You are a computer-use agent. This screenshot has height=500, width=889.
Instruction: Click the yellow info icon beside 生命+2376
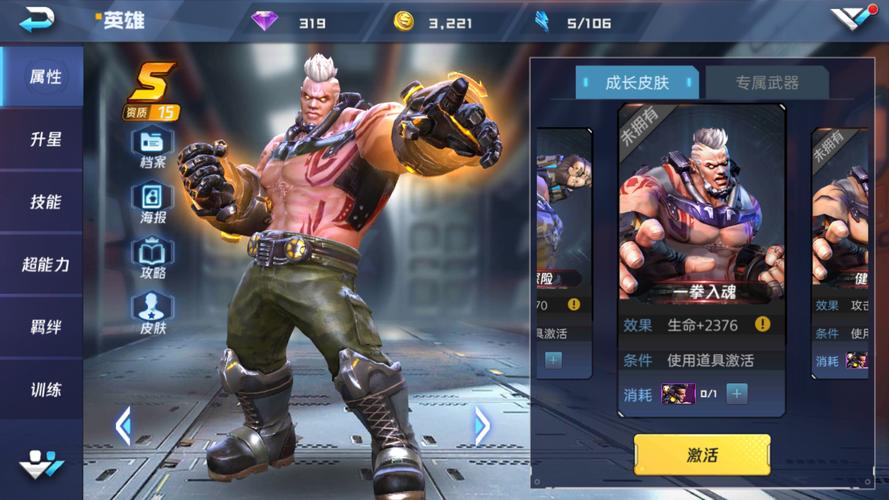coord(762,324)
